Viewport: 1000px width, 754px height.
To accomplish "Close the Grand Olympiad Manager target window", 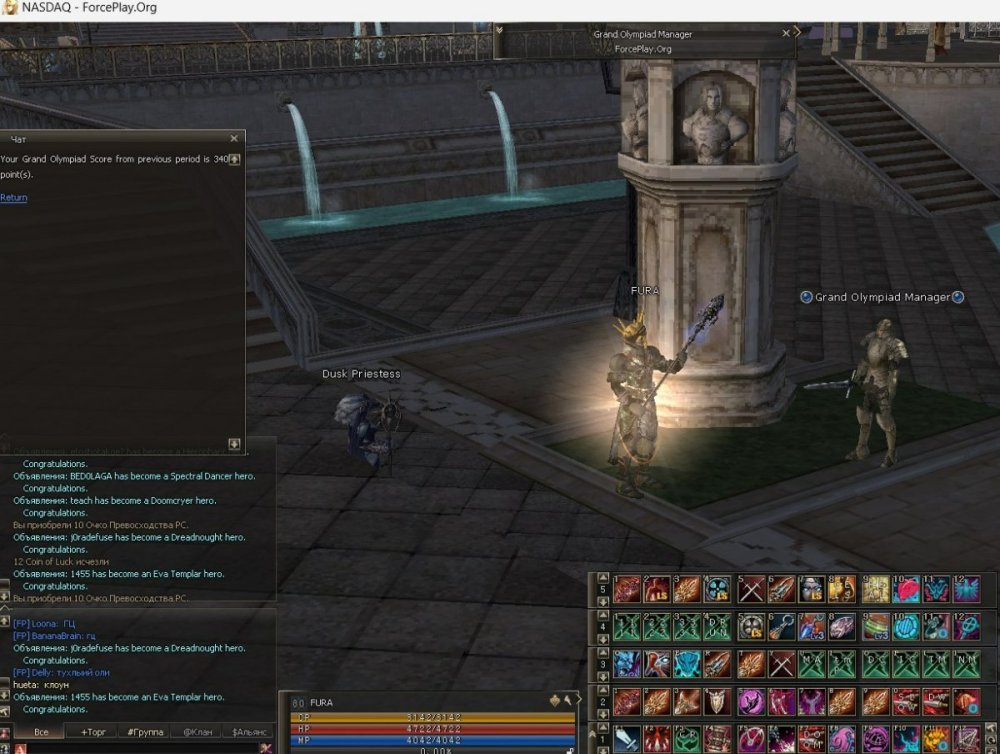I will click(786, 33).
